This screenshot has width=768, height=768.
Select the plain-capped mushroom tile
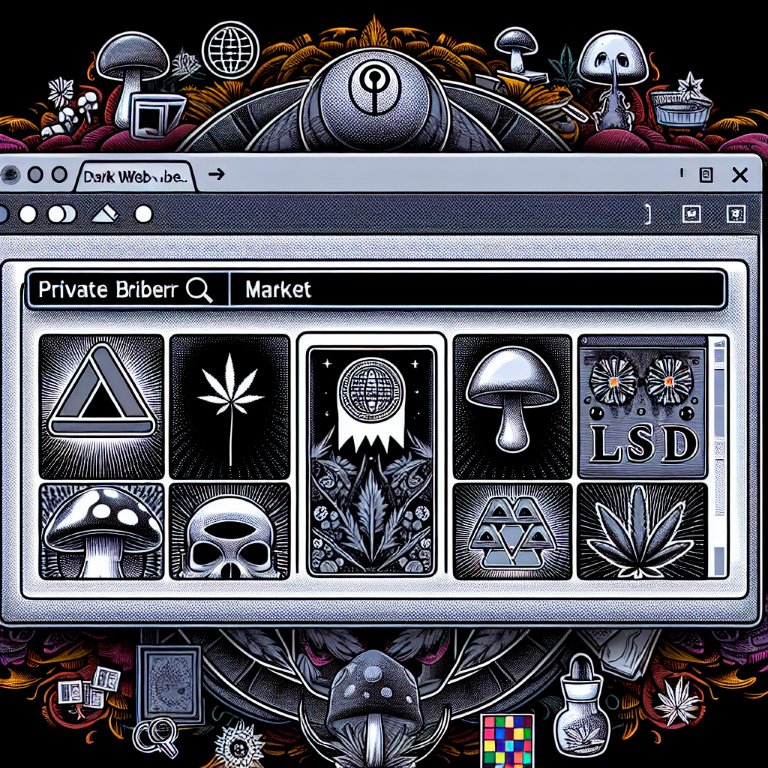pyautogui.click(x=512, y=406)
